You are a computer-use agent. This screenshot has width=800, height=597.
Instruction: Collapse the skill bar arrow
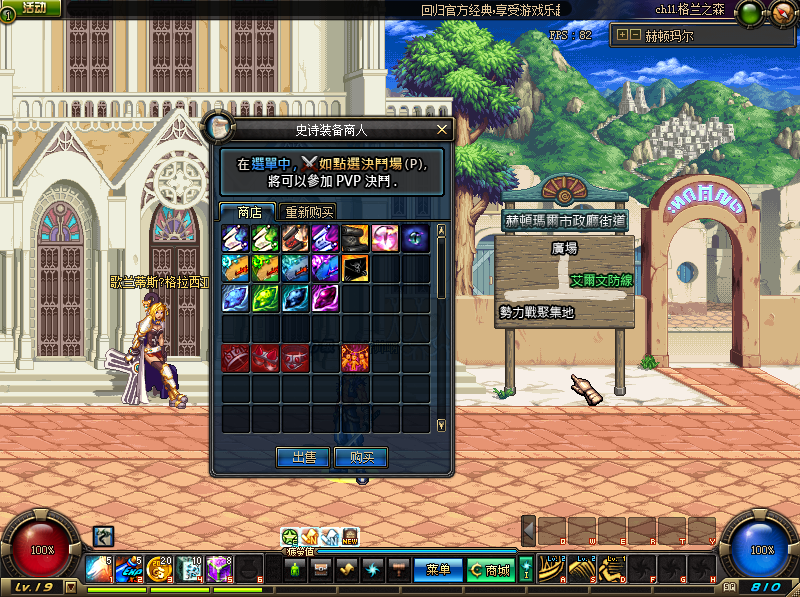[529, 531]
